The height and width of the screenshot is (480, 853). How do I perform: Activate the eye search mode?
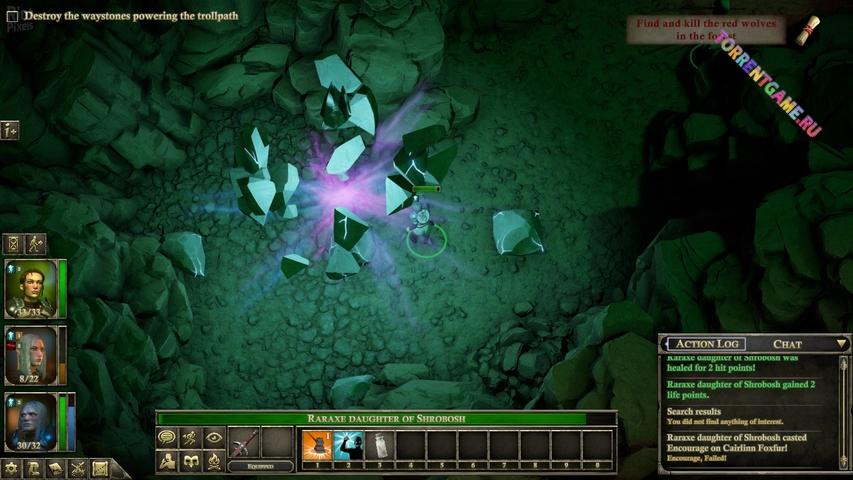213,438
